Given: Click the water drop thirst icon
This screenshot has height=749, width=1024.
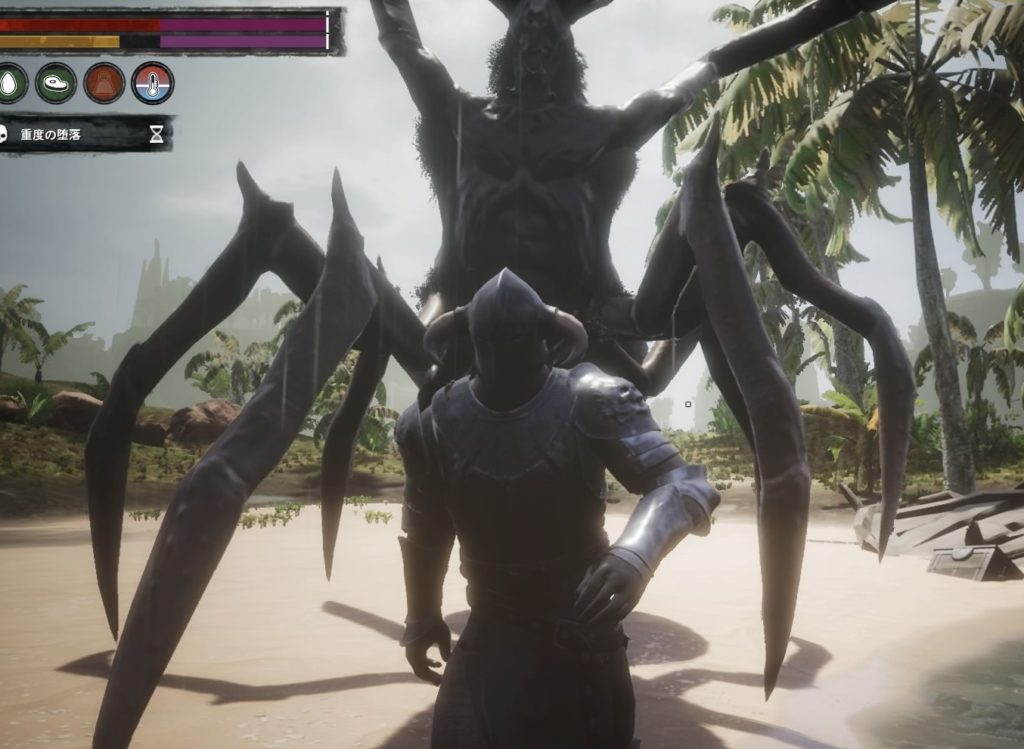Looking at the screenshot, I should [x=10, y=82].
